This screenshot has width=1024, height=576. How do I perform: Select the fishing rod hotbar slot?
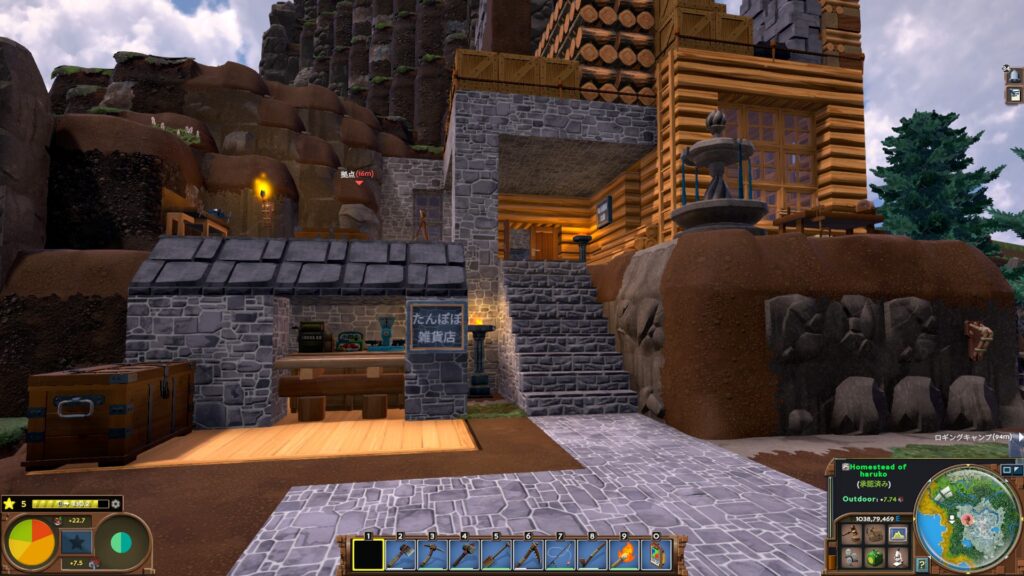[560, 553]
